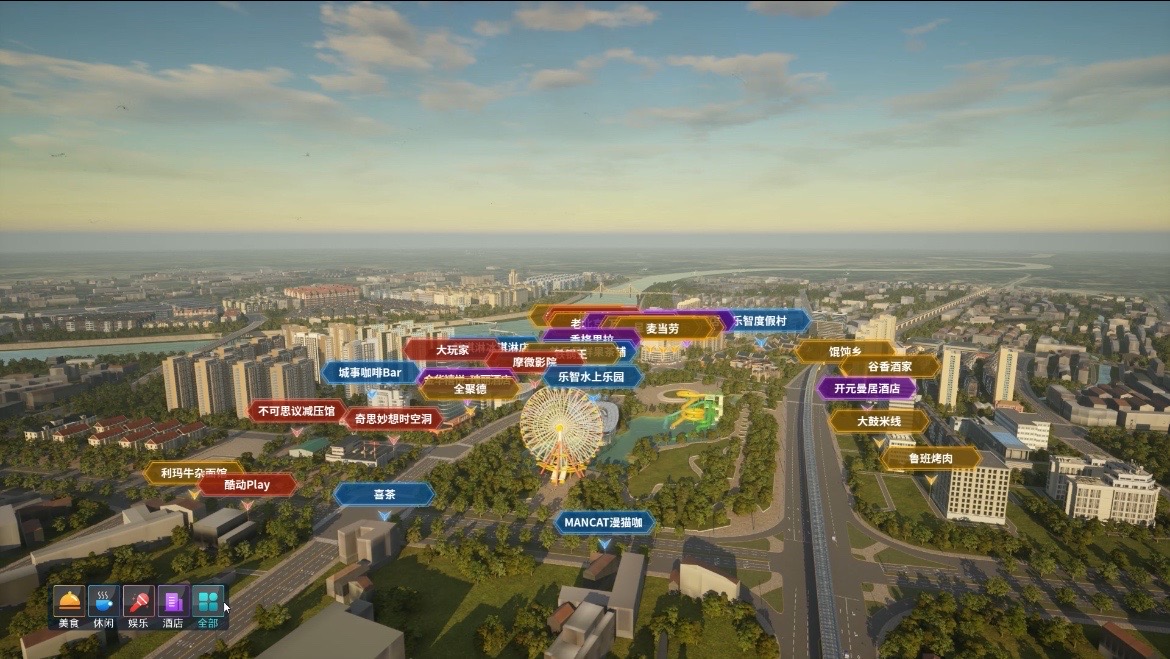Select the 大鼓米线 marker

(878, 421)
